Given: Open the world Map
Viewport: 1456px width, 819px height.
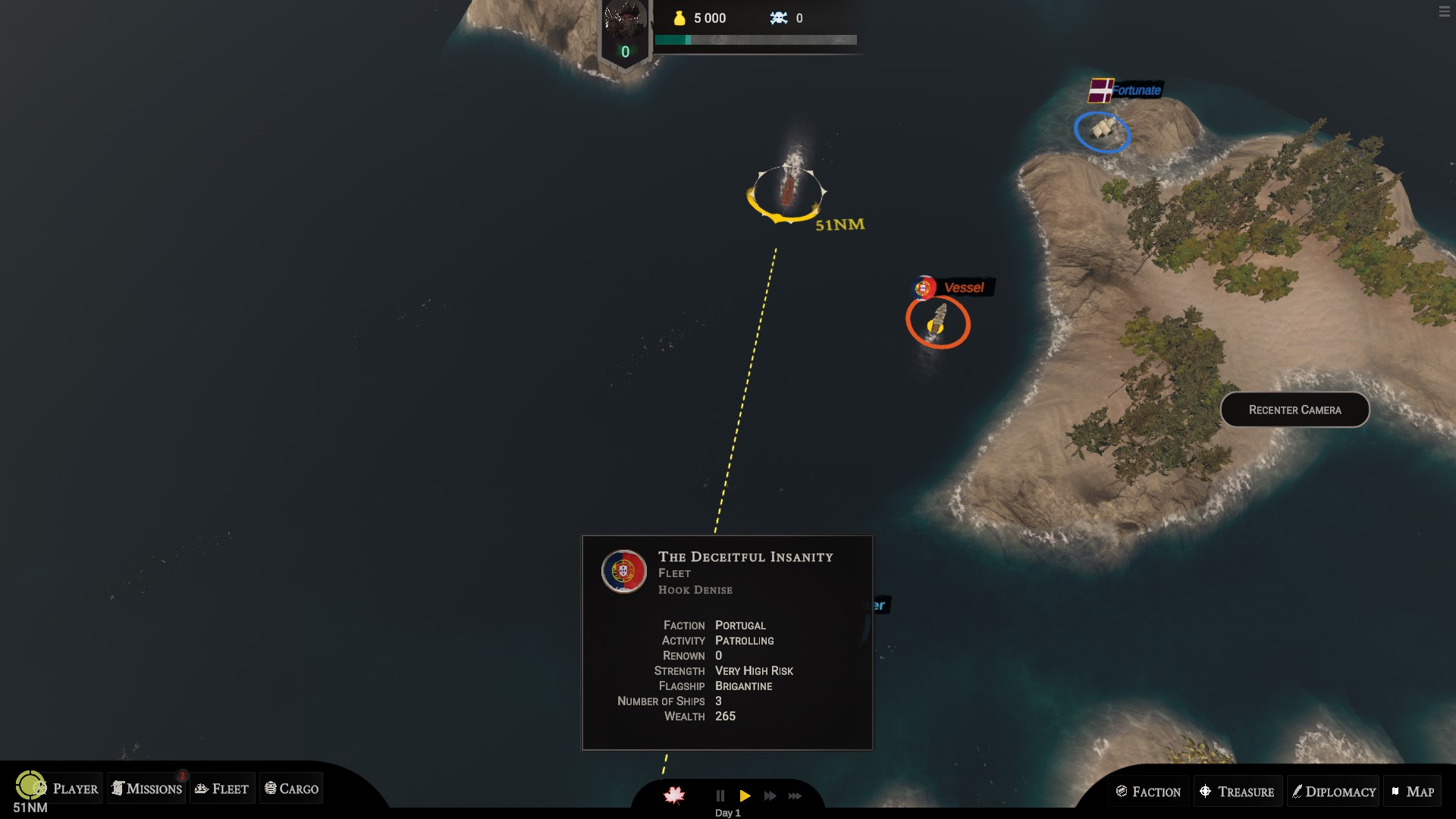Looking at the screenshot, I should click(1412, 792).
